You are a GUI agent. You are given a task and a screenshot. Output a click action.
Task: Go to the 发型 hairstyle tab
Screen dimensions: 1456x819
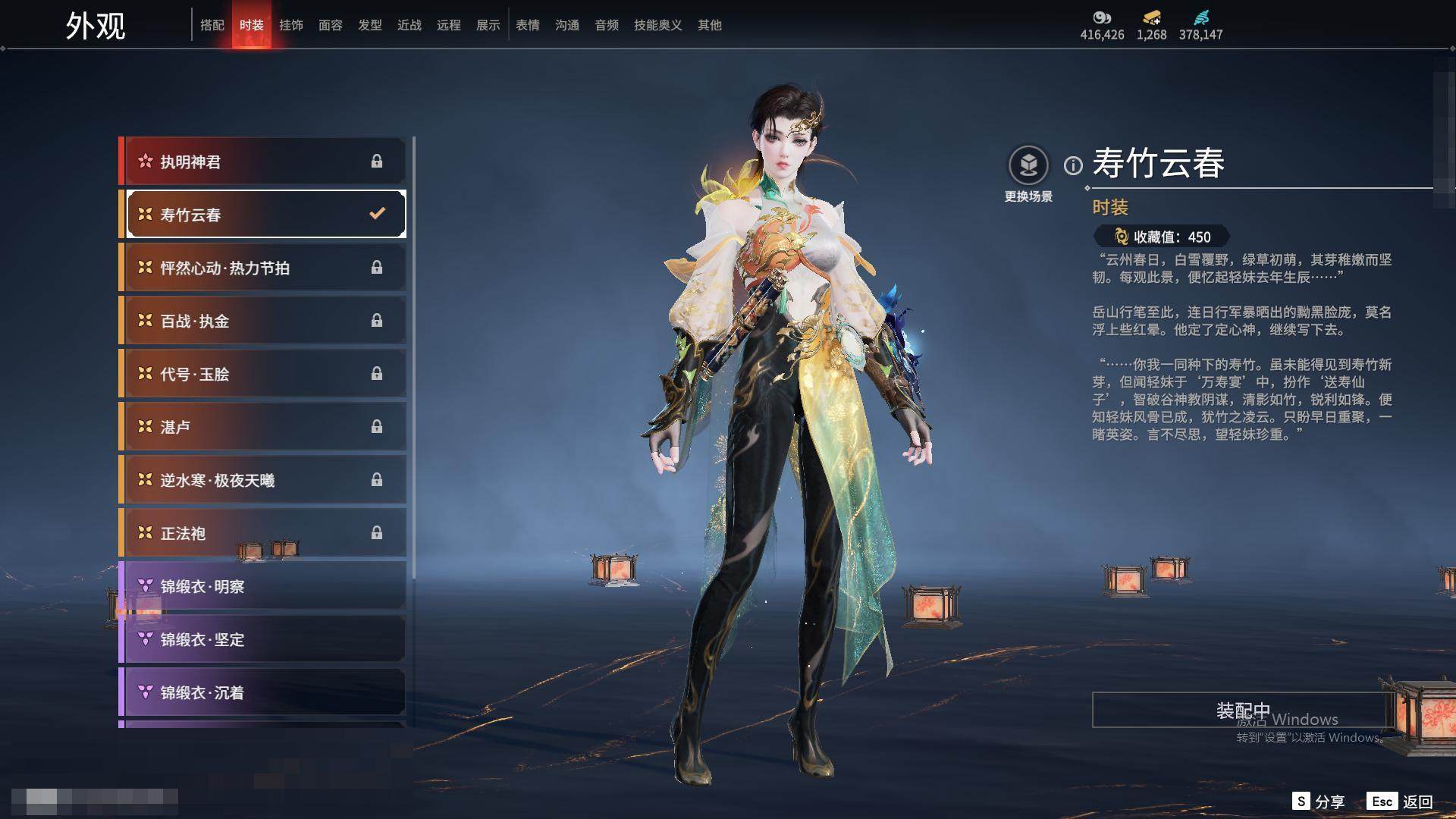click(x=369, y=25)
